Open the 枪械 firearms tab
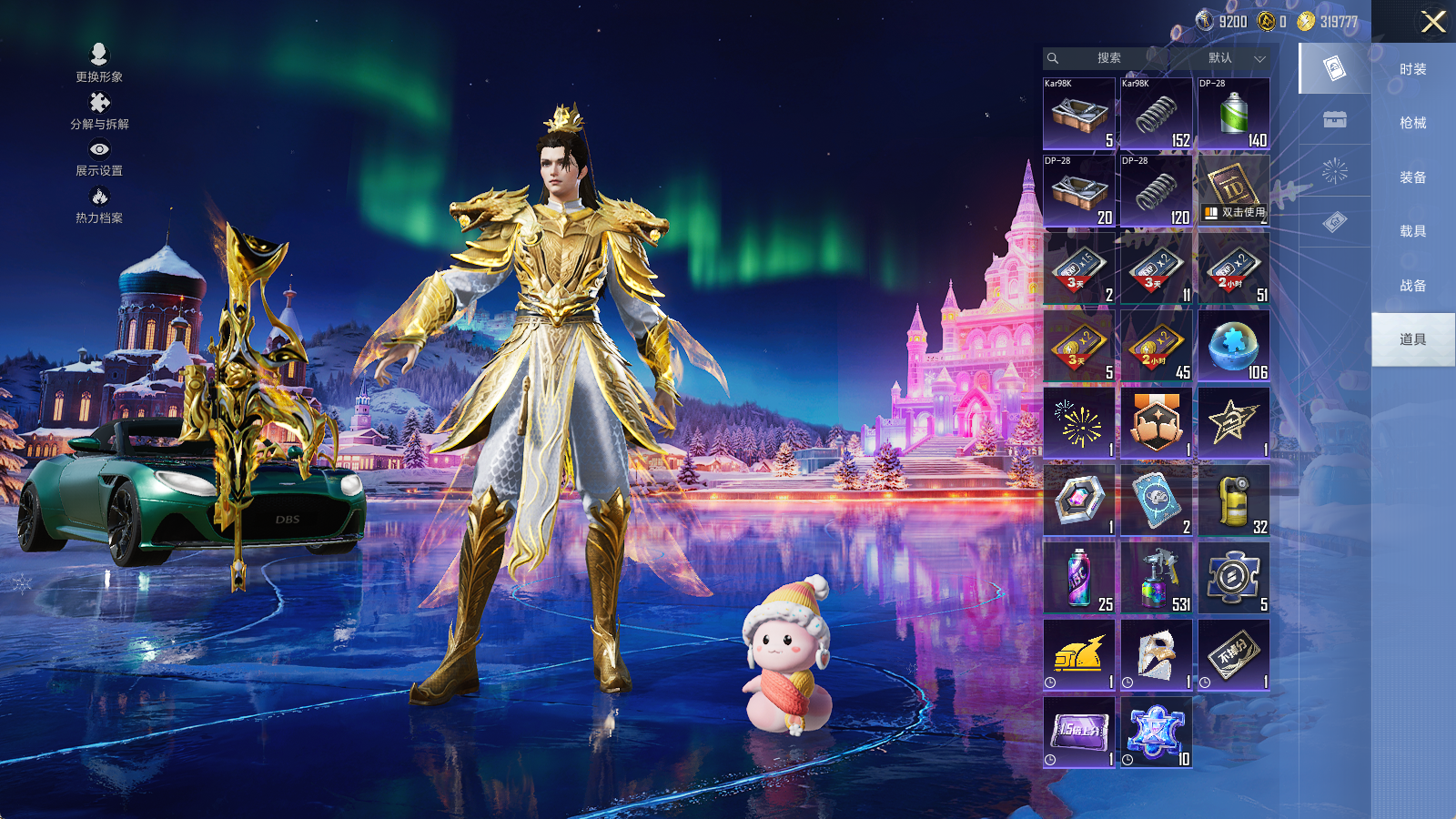 (1412, 123)
